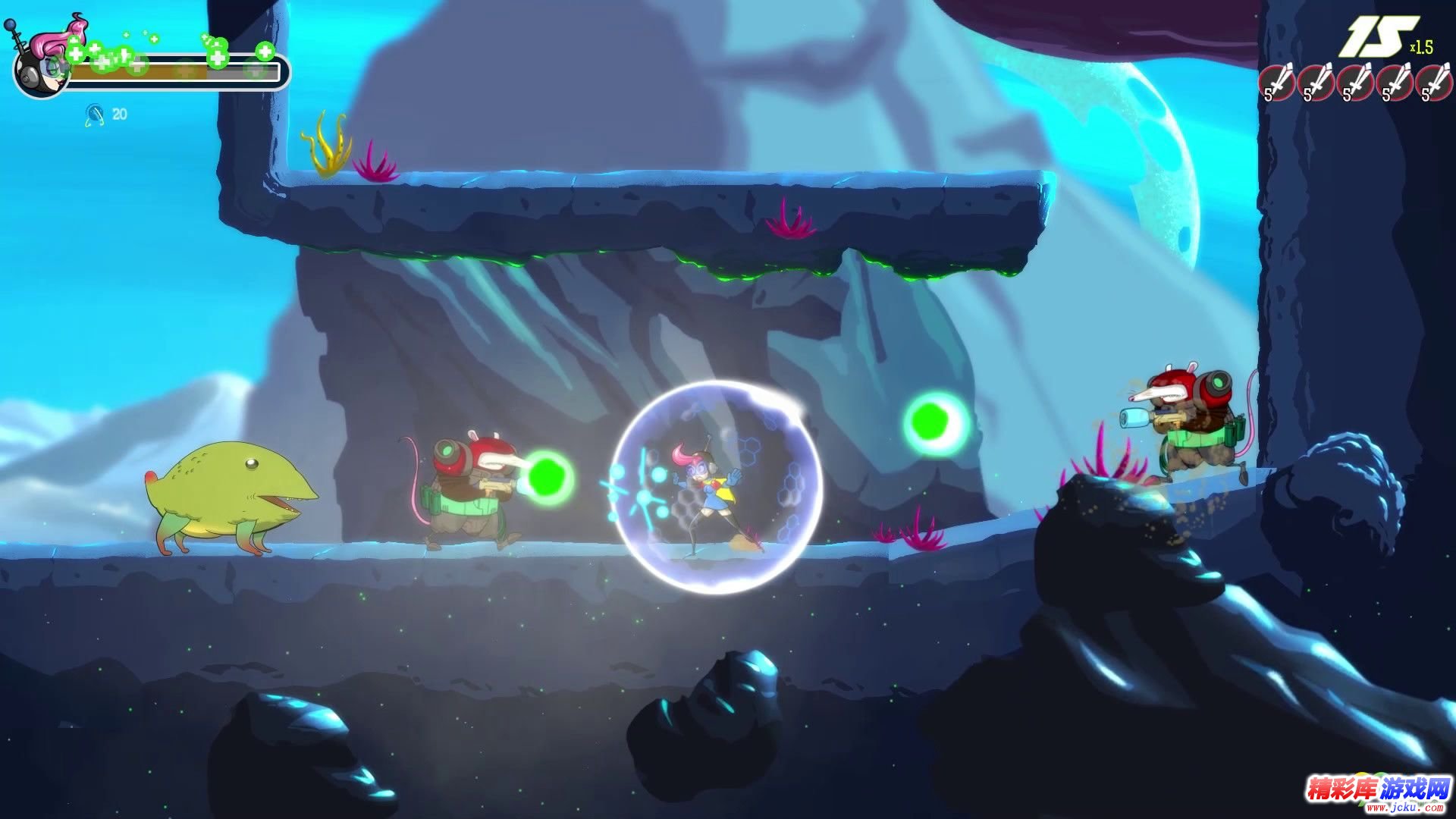This screenshot has height=819, width=1456.
Task: Select the blue currency icon beside 20
Action: pos(95,115)
